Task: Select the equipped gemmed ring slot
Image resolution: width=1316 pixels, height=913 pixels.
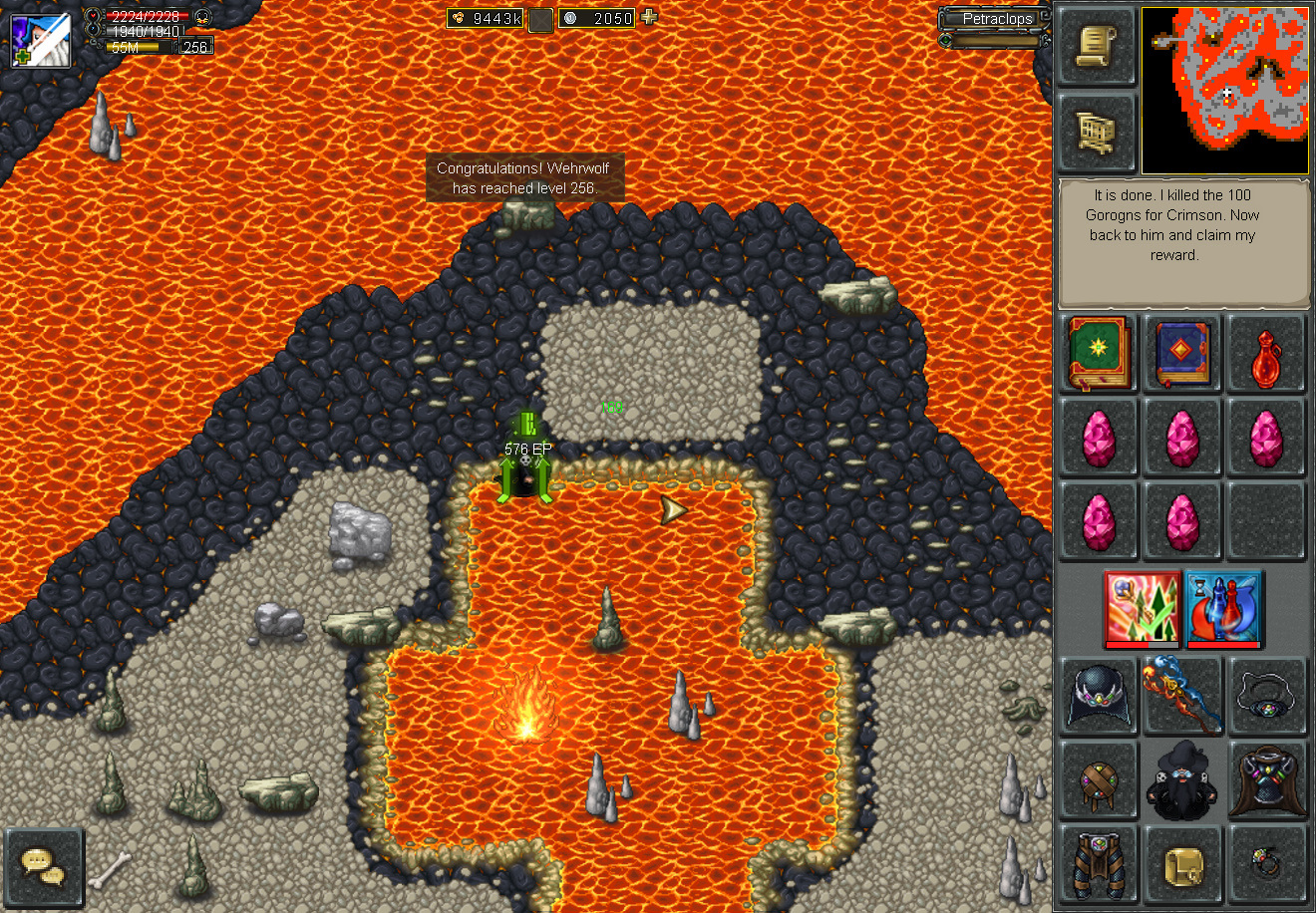Action: click(1266, 865)
